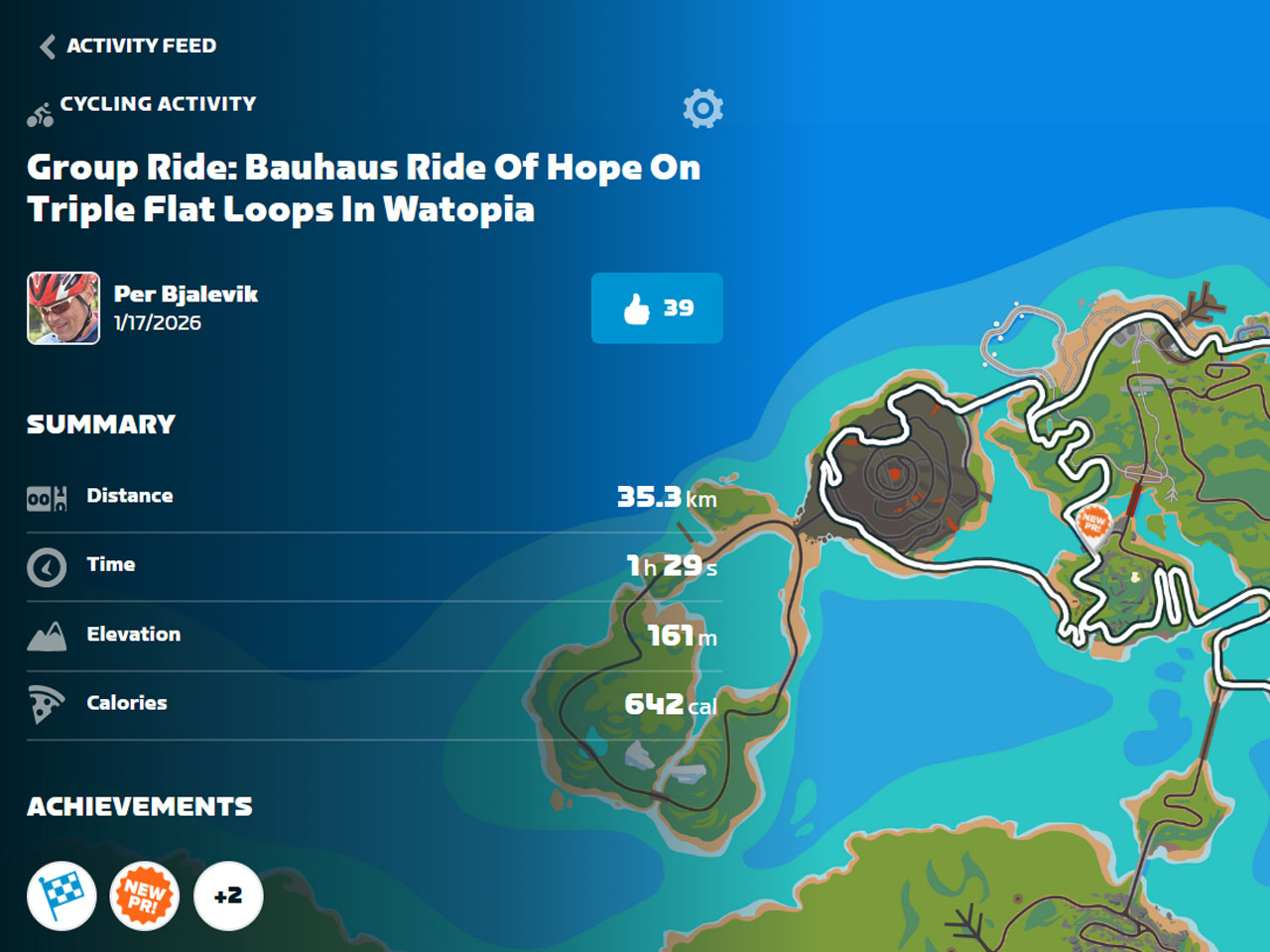Image resolution: width=1270 pixels, height=952 pixels.
Task: Select the orange New PR achievement badge
Action: pyautogui.click(x=145, y=895)
